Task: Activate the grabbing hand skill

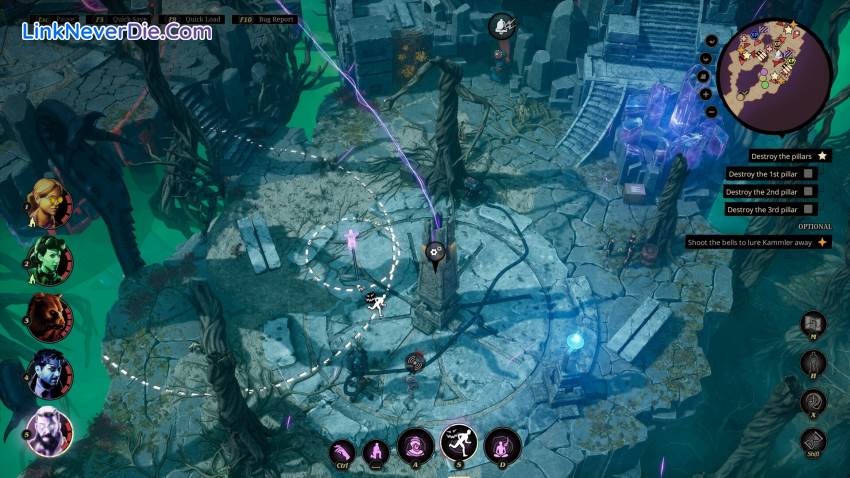Action: (x=342, y=453)
